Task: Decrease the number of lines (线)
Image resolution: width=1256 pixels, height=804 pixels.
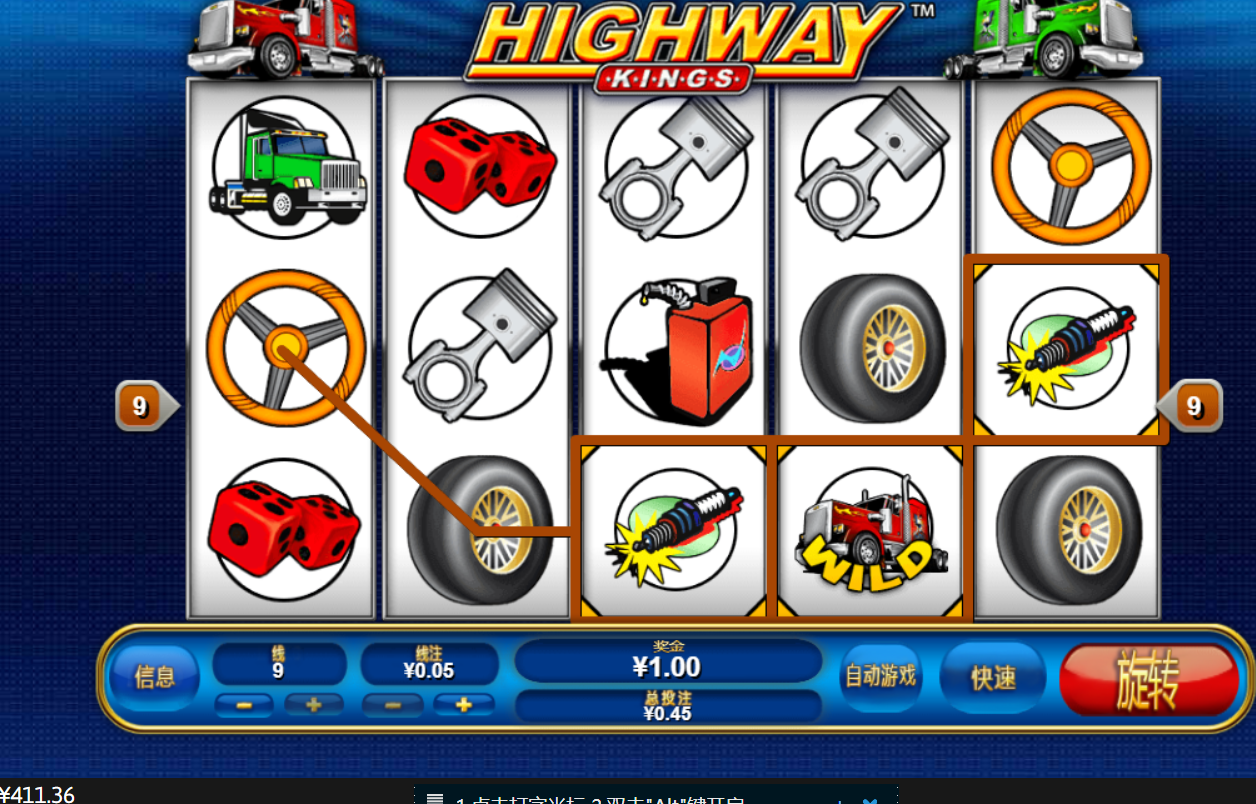Action: point(243,705)
